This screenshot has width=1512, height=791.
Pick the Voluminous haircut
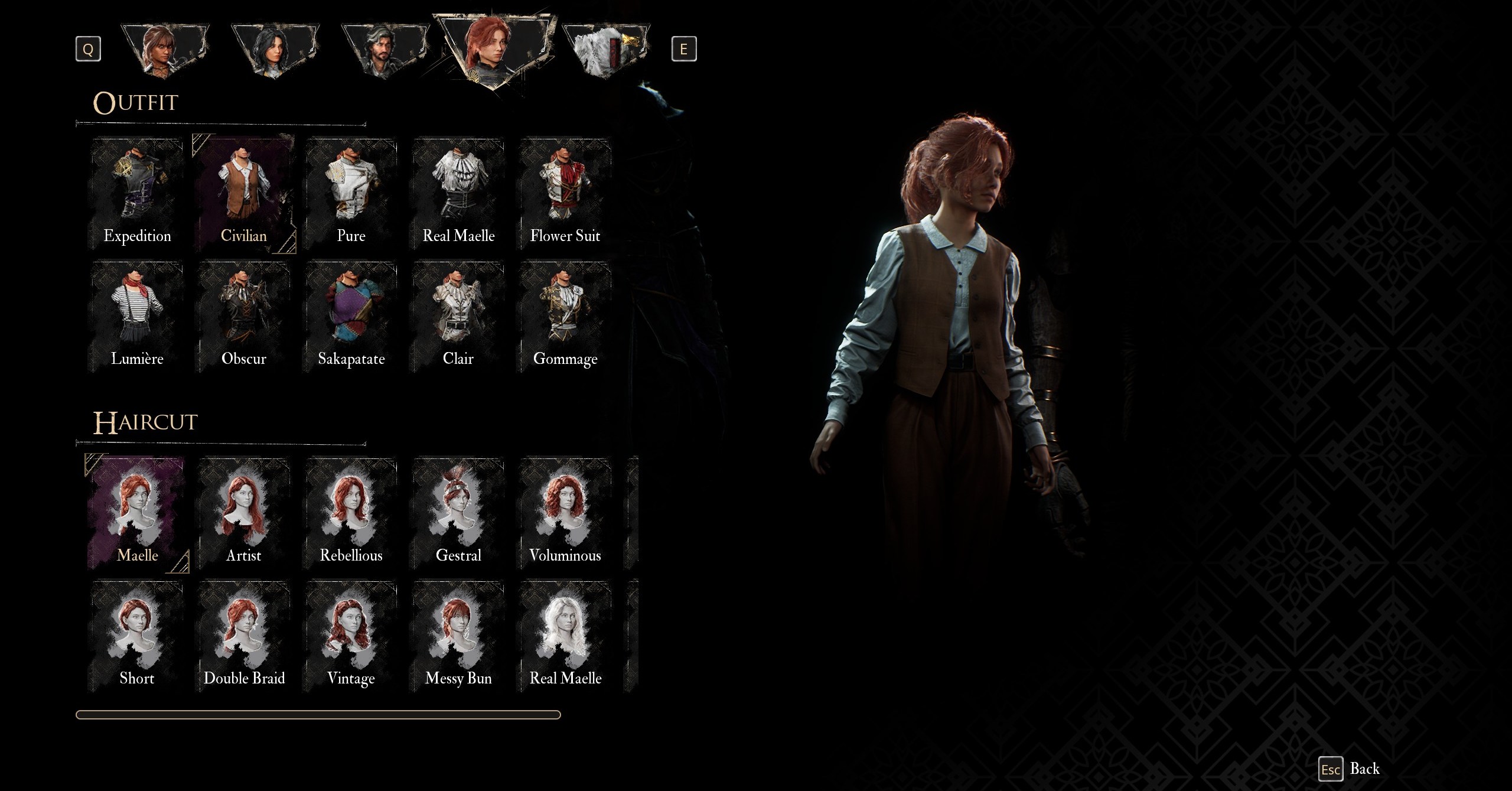[565, 514]
